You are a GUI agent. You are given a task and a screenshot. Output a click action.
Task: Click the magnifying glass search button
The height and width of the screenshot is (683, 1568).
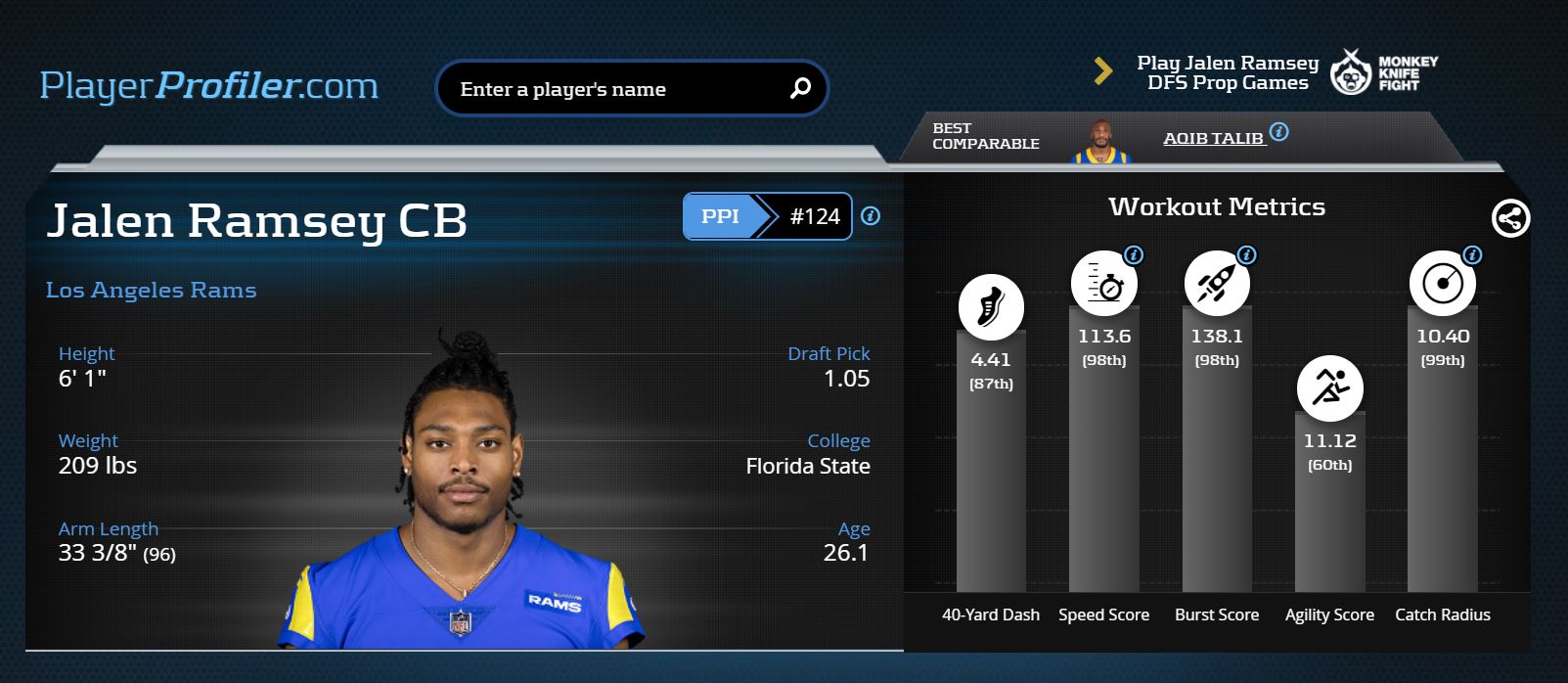(x=800, y=89)
